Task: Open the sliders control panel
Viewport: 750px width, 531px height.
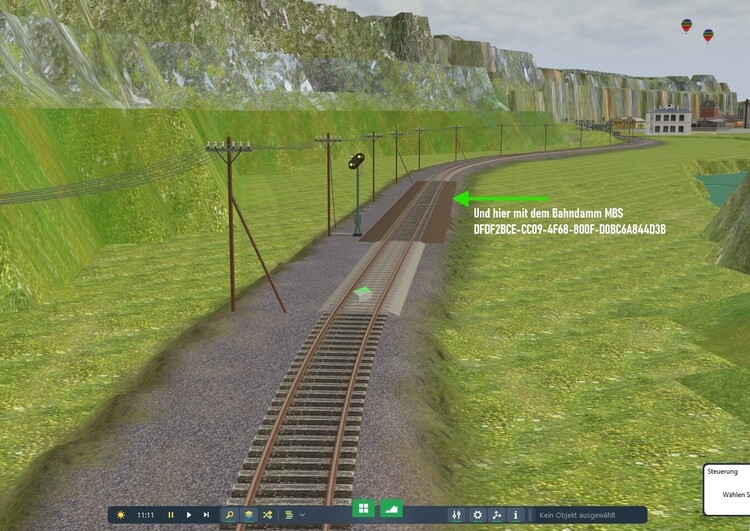Action: pyautogui.click(x=457, y=514)
